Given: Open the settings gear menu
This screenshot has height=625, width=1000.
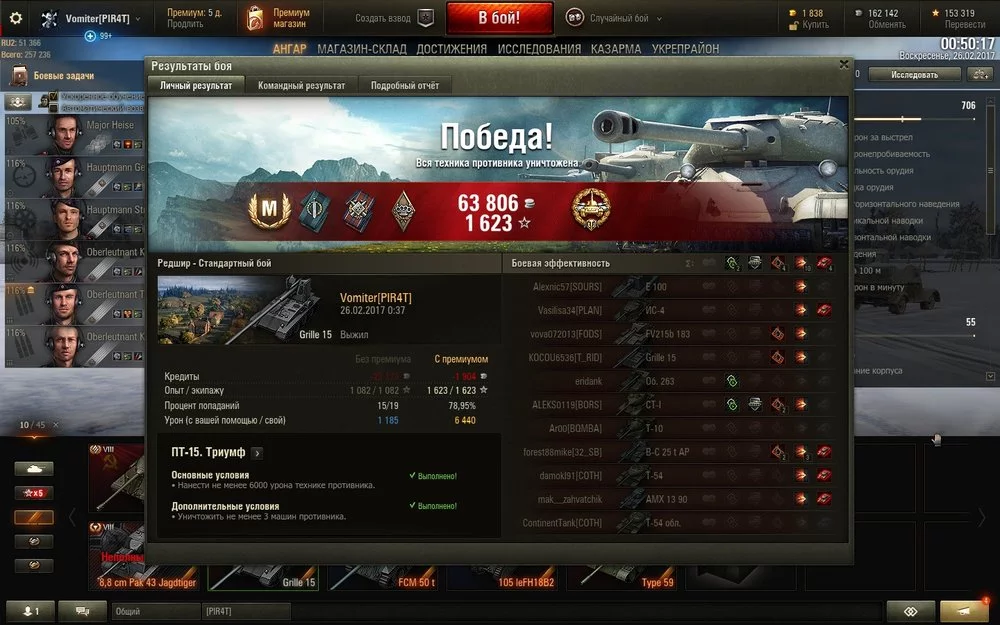Looking at the screenshot, I should point(15,18).
